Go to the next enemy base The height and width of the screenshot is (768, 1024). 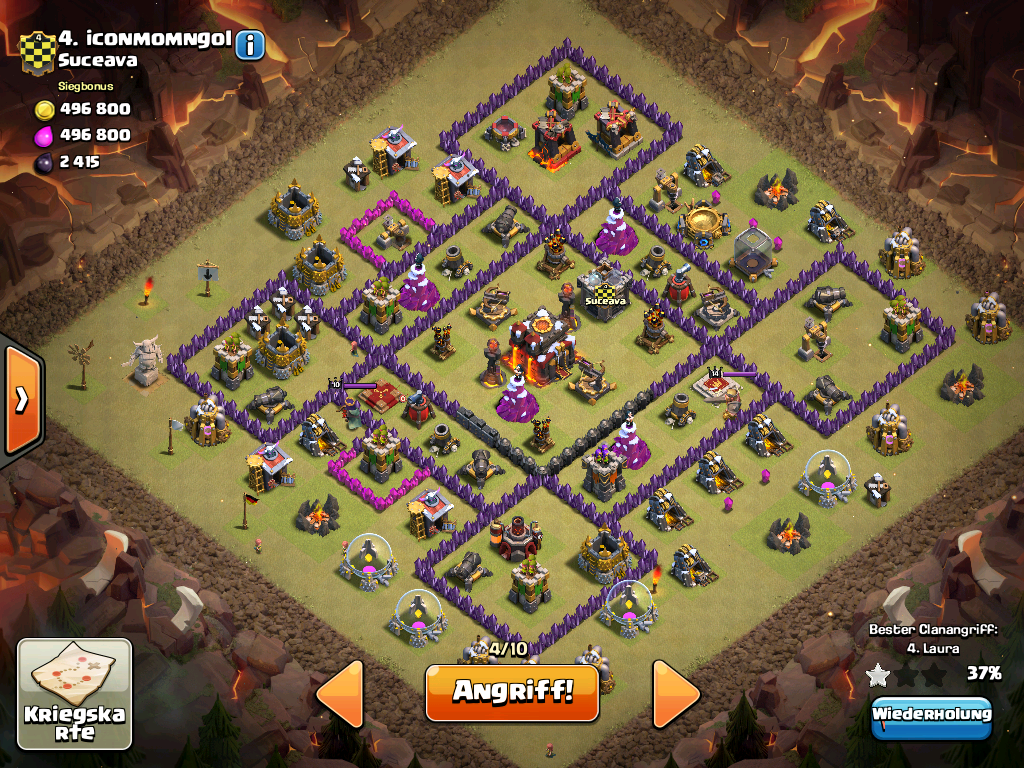[675, 693]
